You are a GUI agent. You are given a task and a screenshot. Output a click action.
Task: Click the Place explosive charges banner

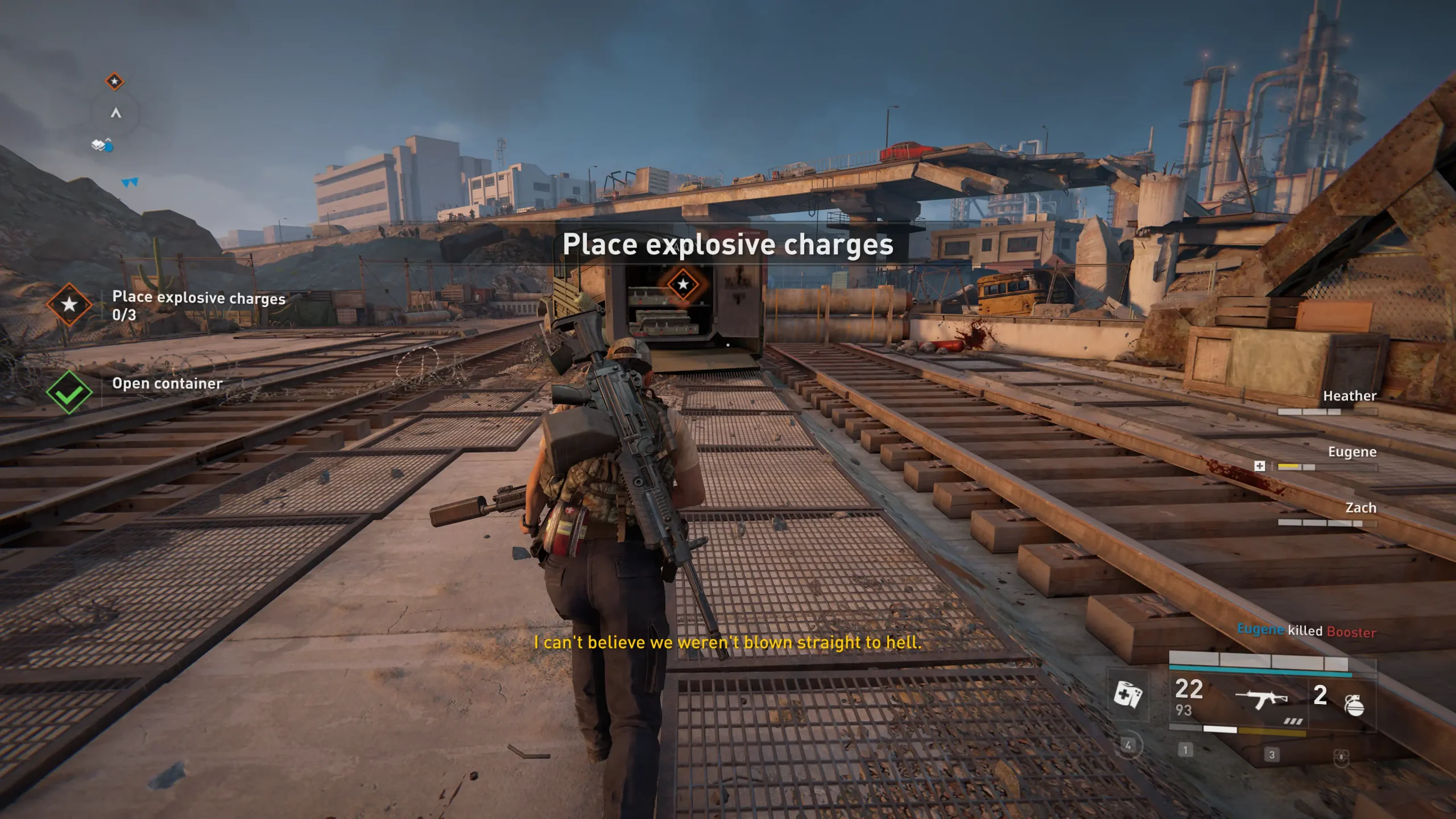click(728, 245)
